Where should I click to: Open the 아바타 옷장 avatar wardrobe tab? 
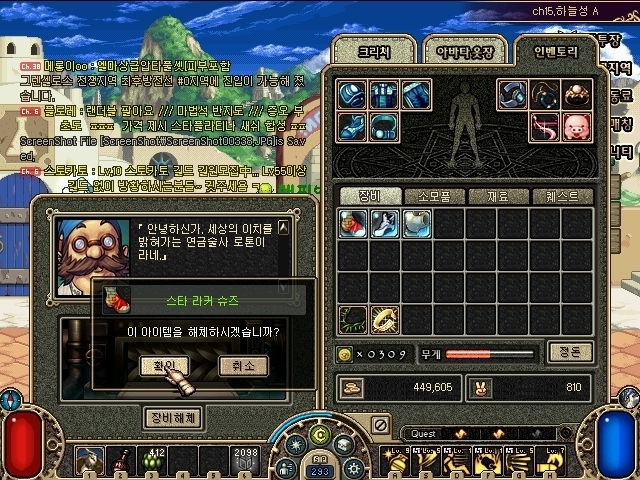tap(461, 51)
